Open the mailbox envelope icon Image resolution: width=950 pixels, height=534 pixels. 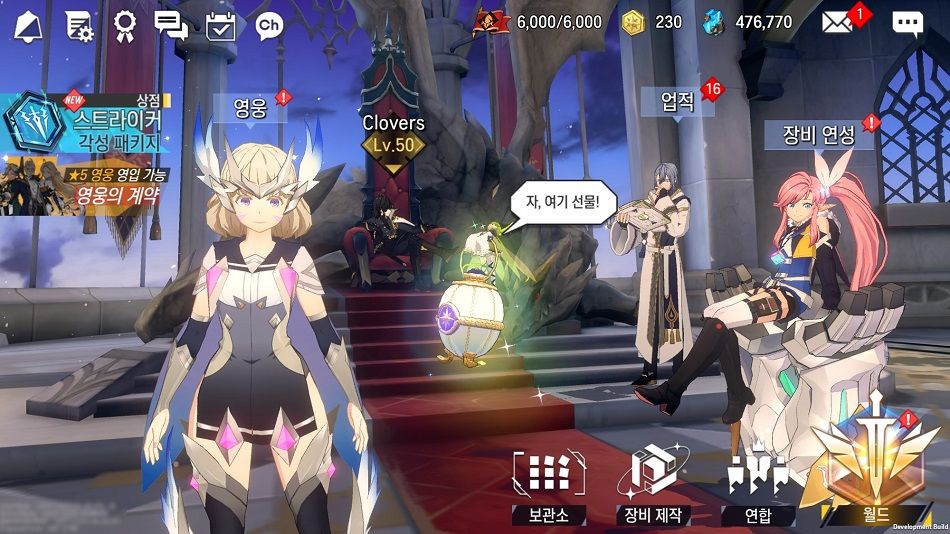[839, 22]
